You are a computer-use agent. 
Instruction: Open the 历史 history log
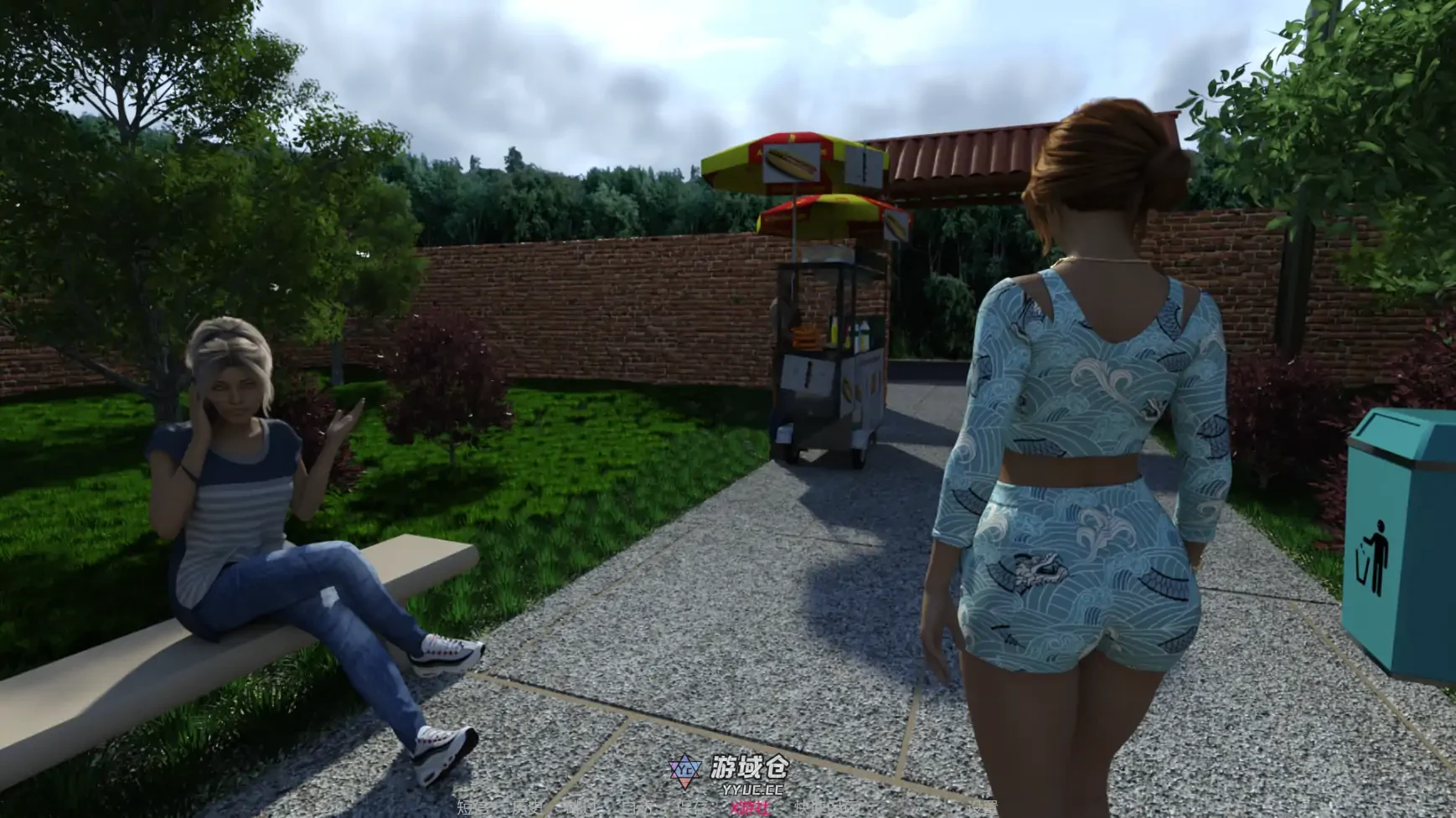pyautogui.click(x=528, y=808)
